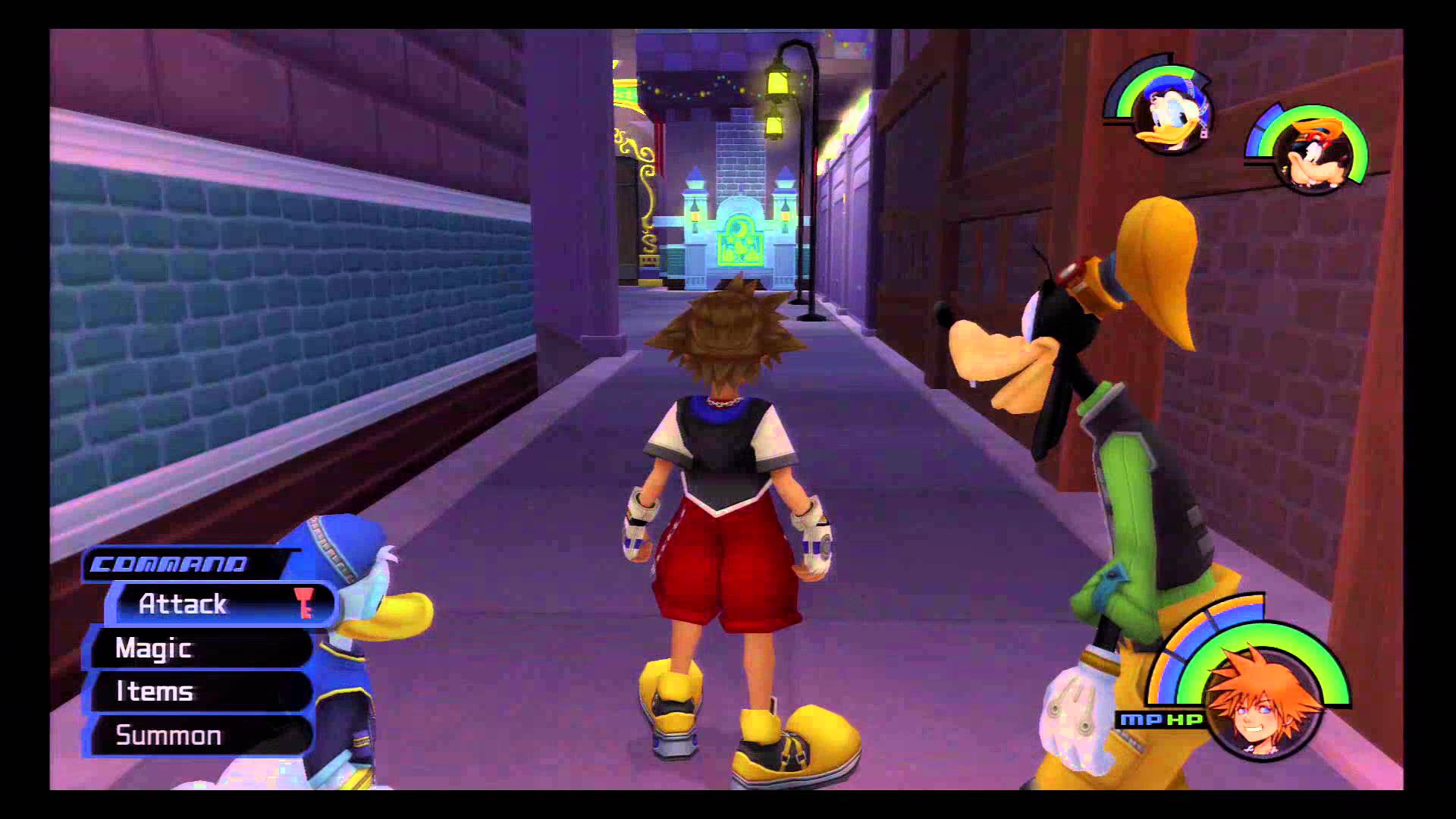Click the Magic entry to expand submenus
Viewport: 1456px width, 819px height.
[x=152, y=649]
